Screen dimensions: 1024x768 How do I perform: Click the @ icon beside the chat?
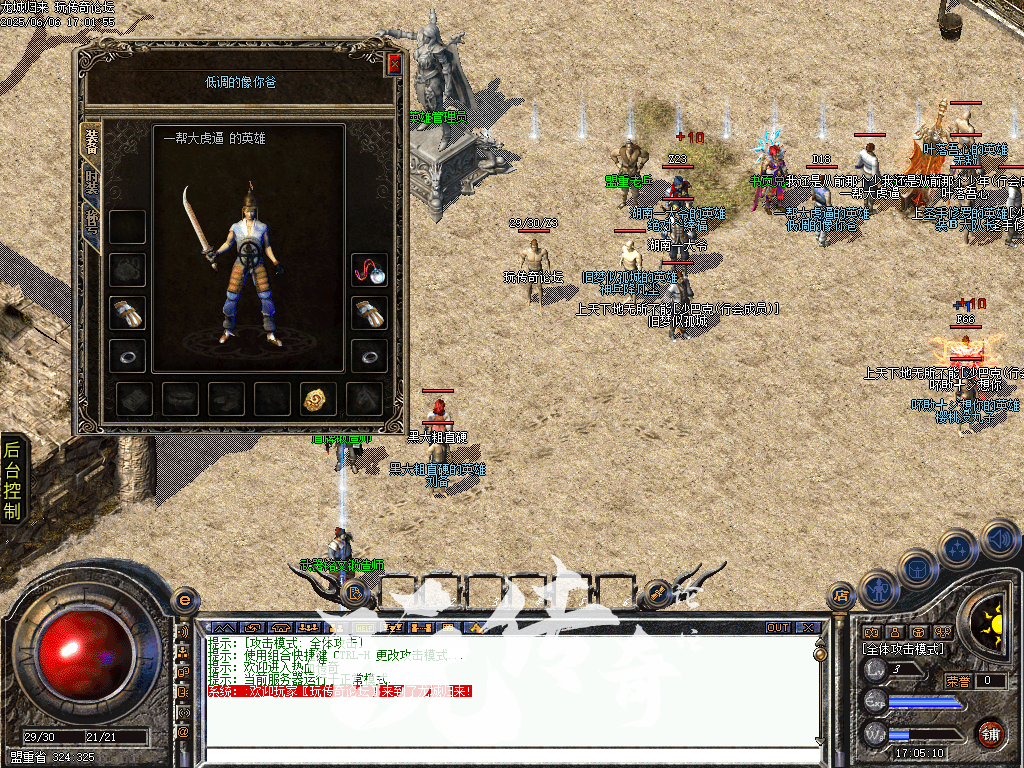[183, 732]
